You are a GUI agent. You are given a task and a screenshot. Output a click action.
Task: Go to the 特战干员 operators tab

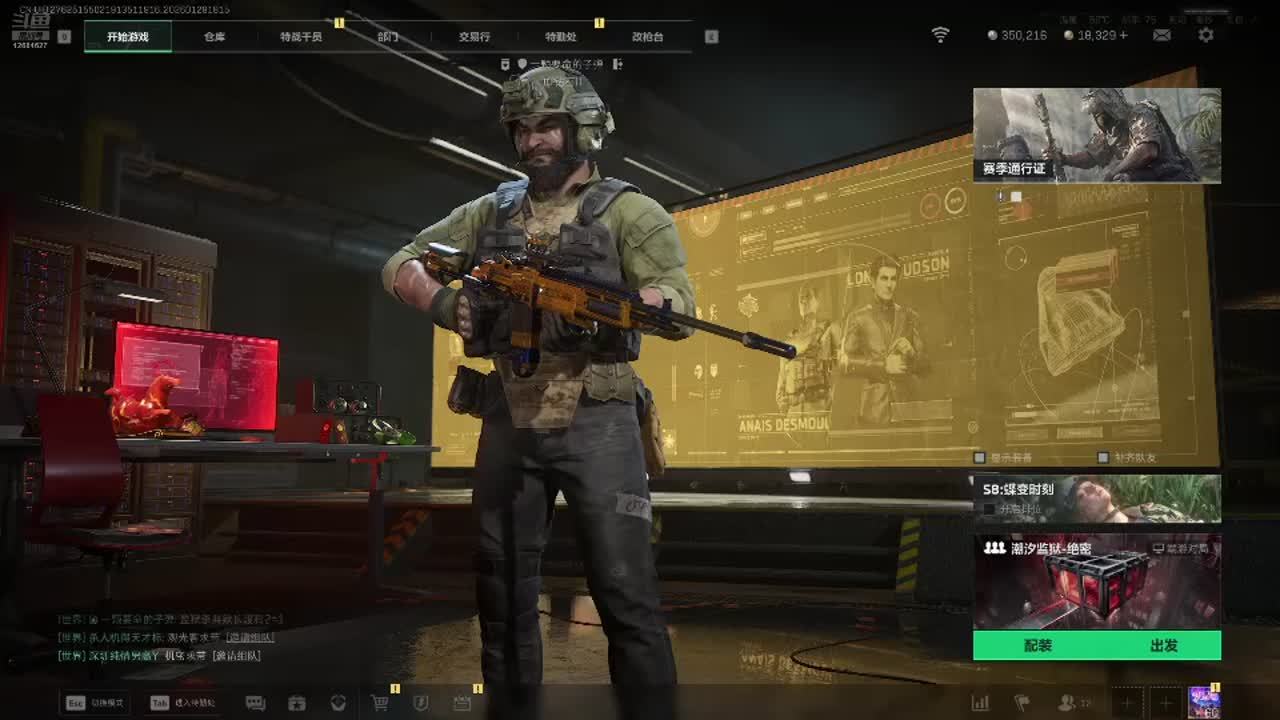click(x=301, y=37)
